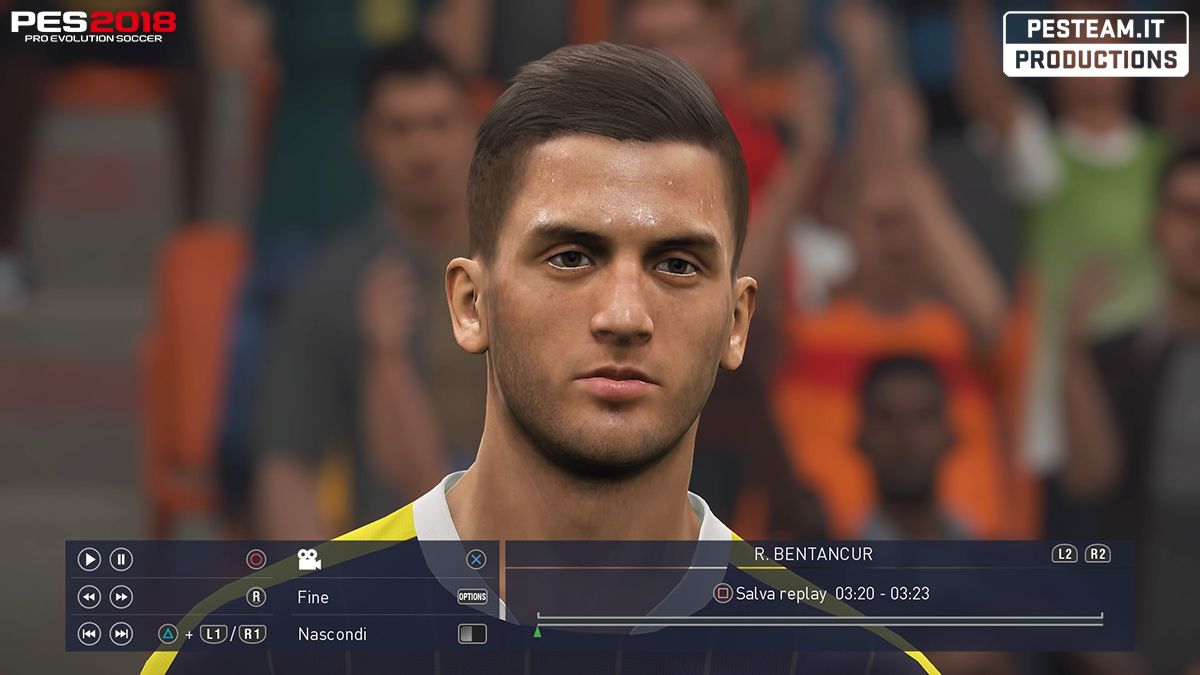Choose Fine to end the replay
Screen dimensions: 1200x675
(313, 597)
